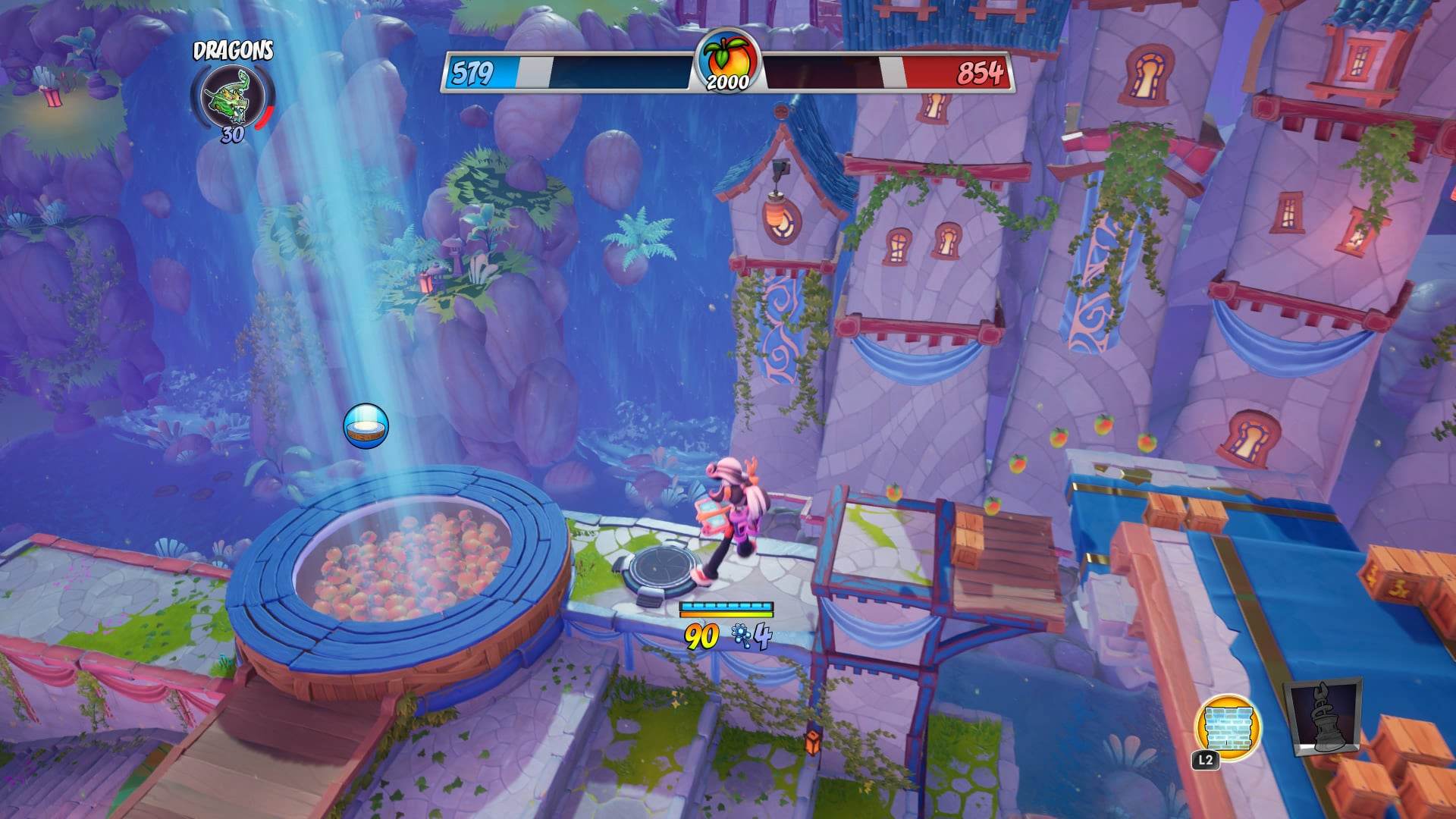The width and height of the screenshot is (1456, 819).
Task: Open the framed statue power icon
Action: click(x=1323, y=719)
